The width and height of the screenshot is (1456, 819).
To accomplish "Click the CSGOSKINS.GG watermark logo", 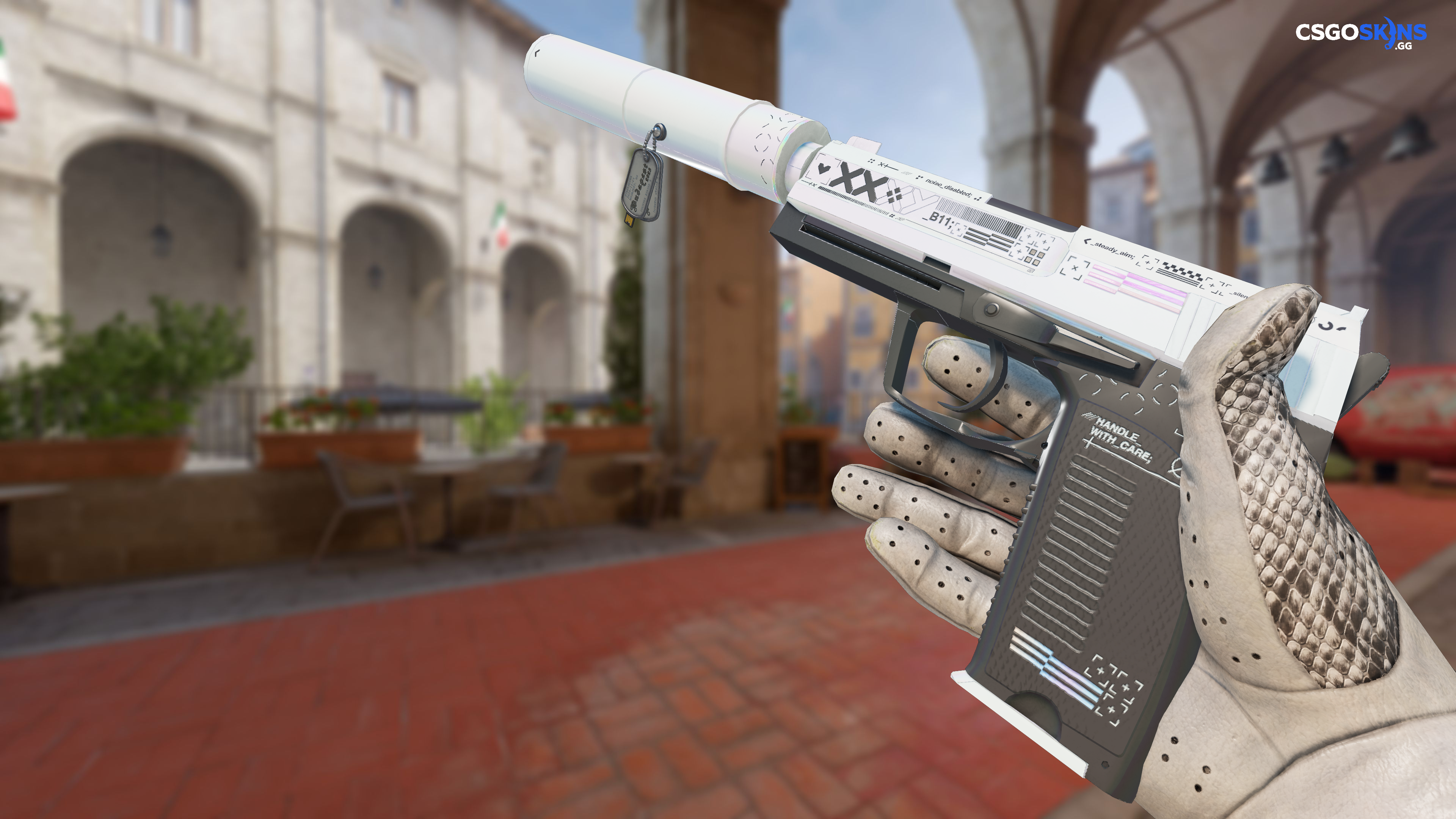I will (1360, 33).
